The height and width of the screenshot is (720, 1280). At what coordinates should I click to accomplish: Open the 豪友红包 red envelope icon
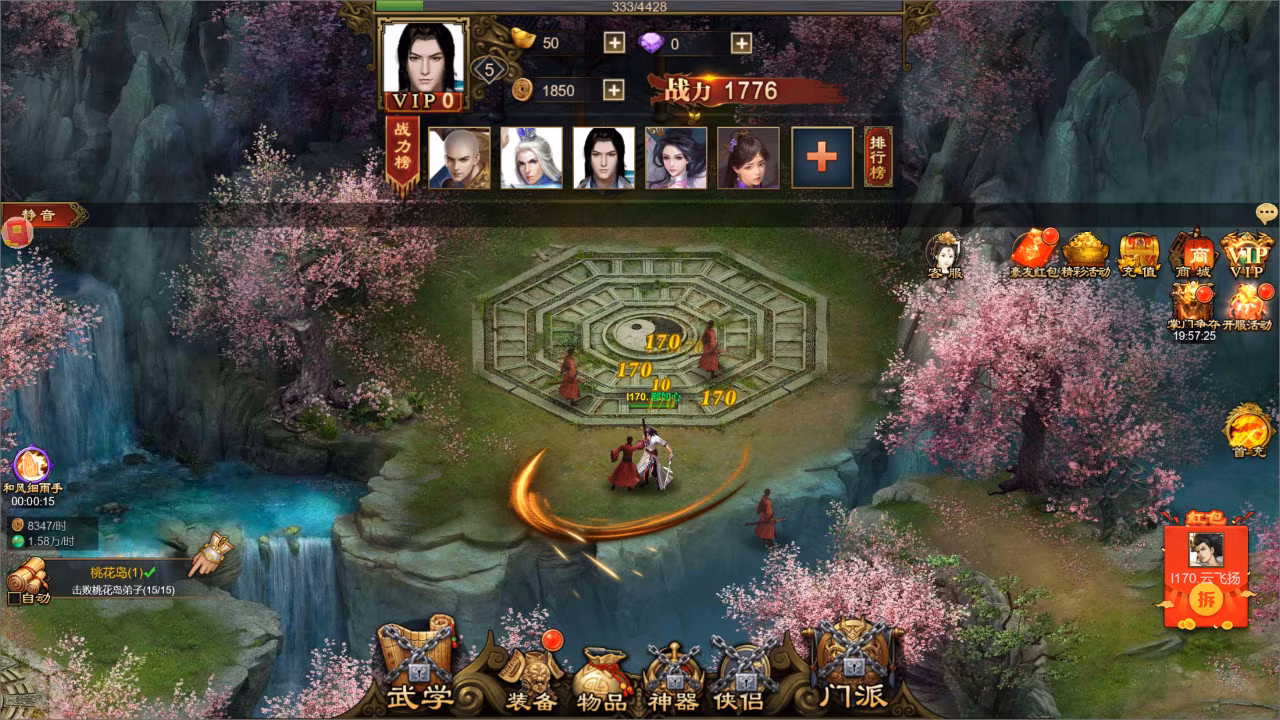tap(1033, 254)
